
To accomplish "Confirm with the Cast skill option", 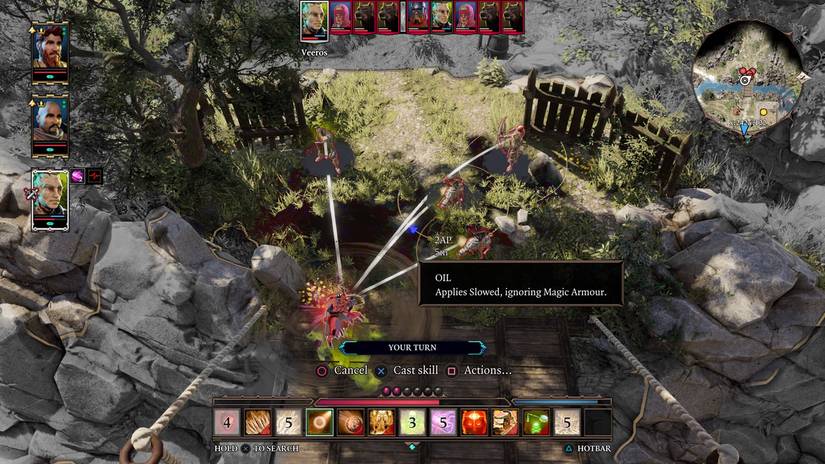I will [x=407, y=370].
